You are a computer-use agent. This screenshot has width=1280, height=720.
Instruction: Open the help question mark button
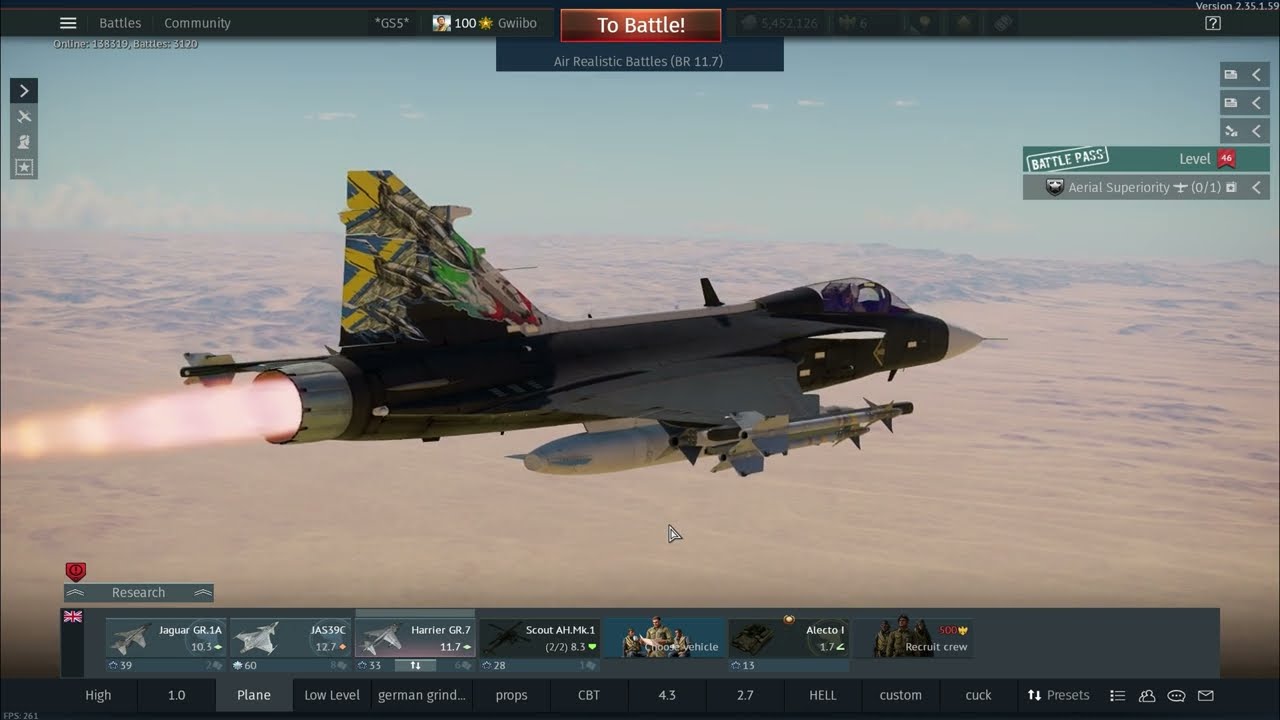pyautogui.click(x=1213, y=23)
